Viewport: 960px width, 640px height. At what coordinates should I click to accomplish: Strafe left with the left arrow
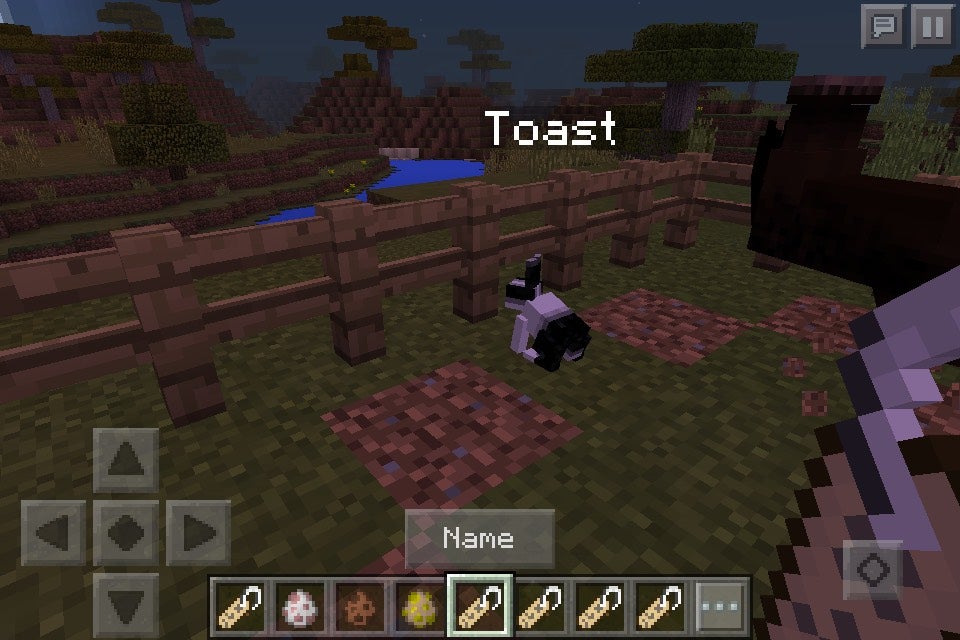click(x=53, y=532)
